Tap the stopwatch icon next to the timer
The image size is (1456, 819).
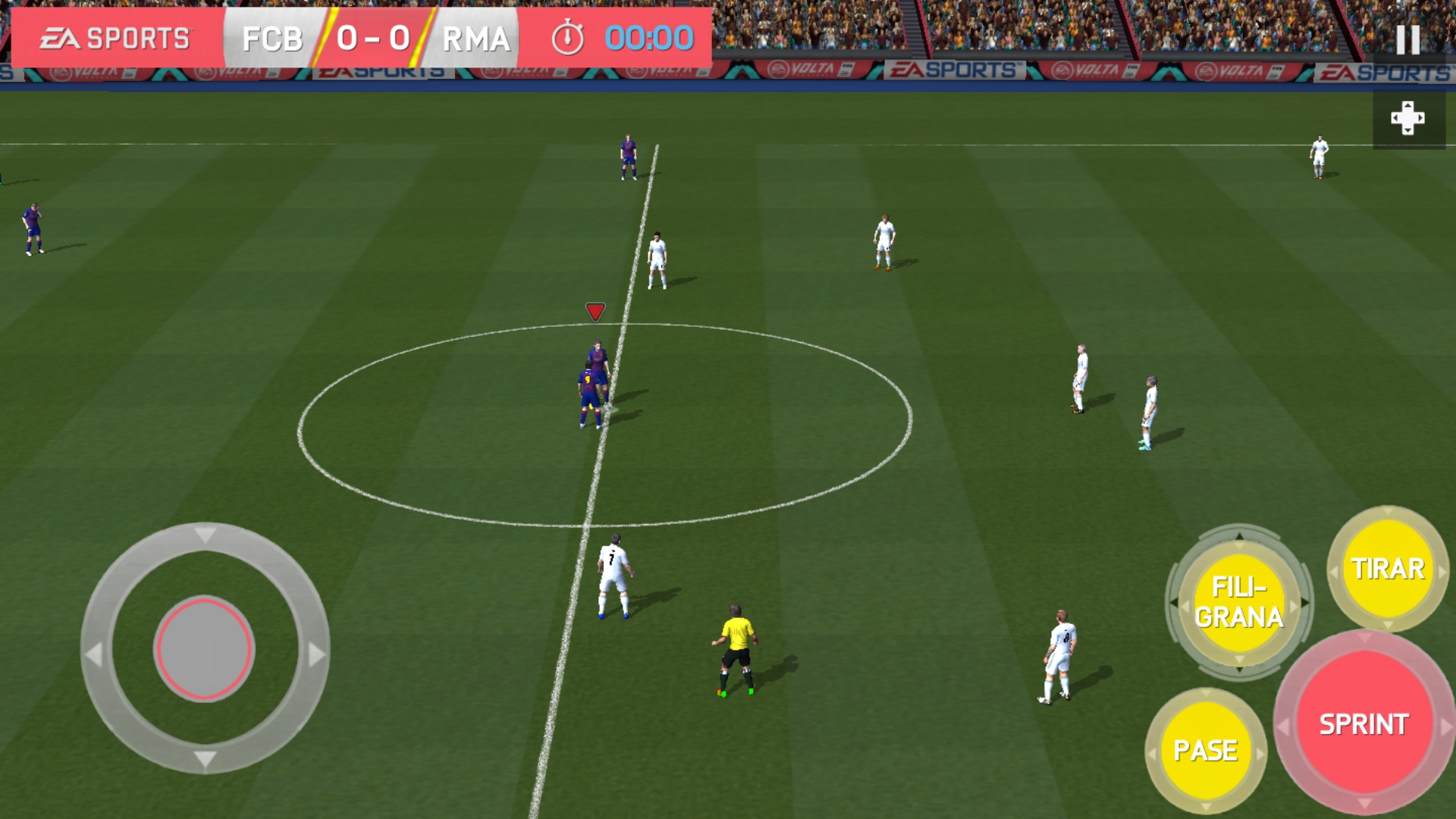pyautogui.click(x=569, y=36)
